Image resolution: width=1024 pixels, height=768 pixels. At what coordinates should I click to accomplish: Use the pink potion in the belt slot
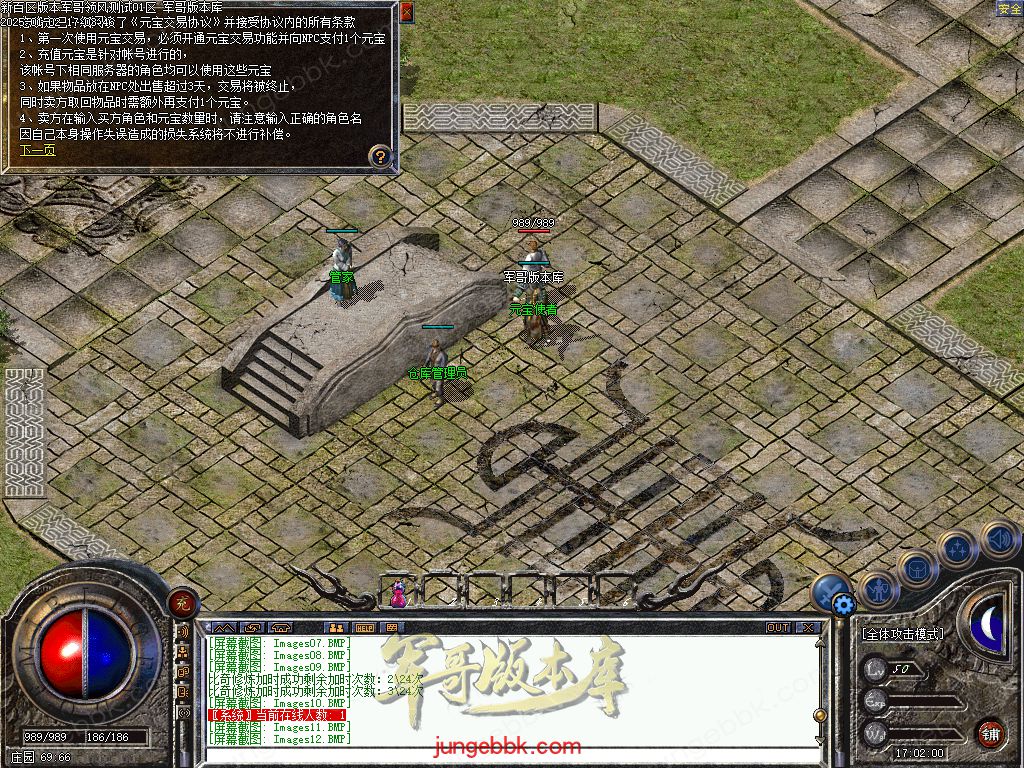coord(398,594)
